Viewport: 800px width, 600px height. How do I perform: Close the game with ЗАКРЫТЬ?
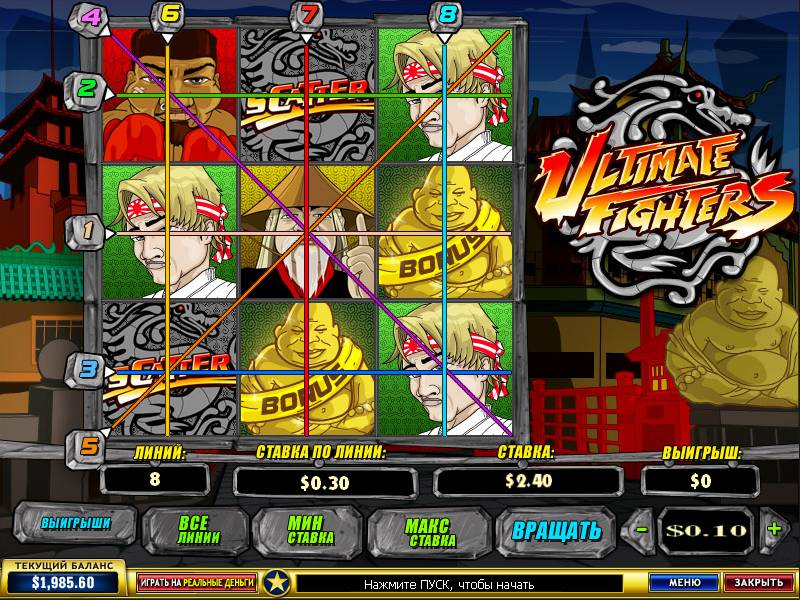point(756,581)
